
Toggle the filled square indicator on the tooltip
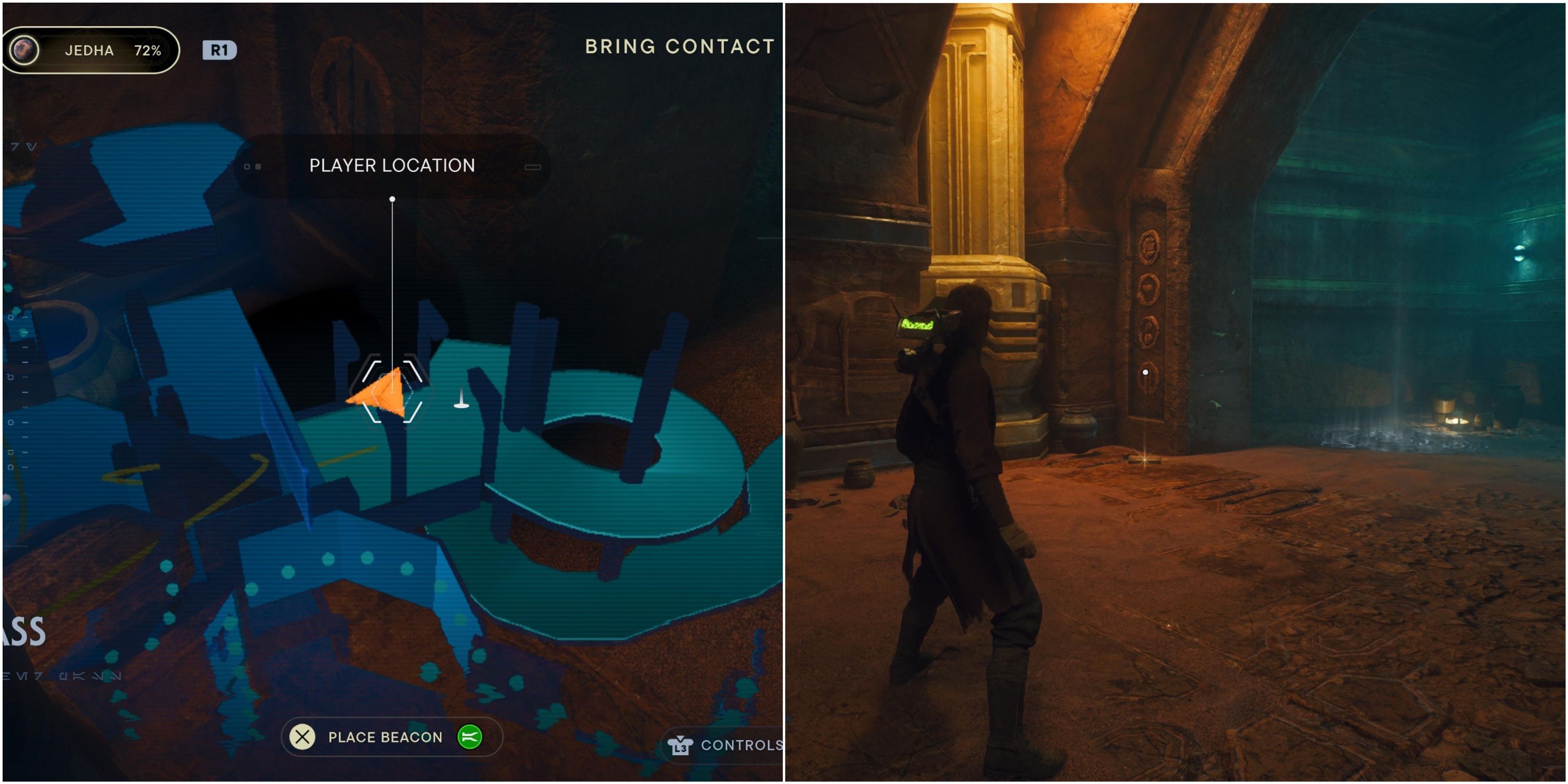(x=259, y=166)
